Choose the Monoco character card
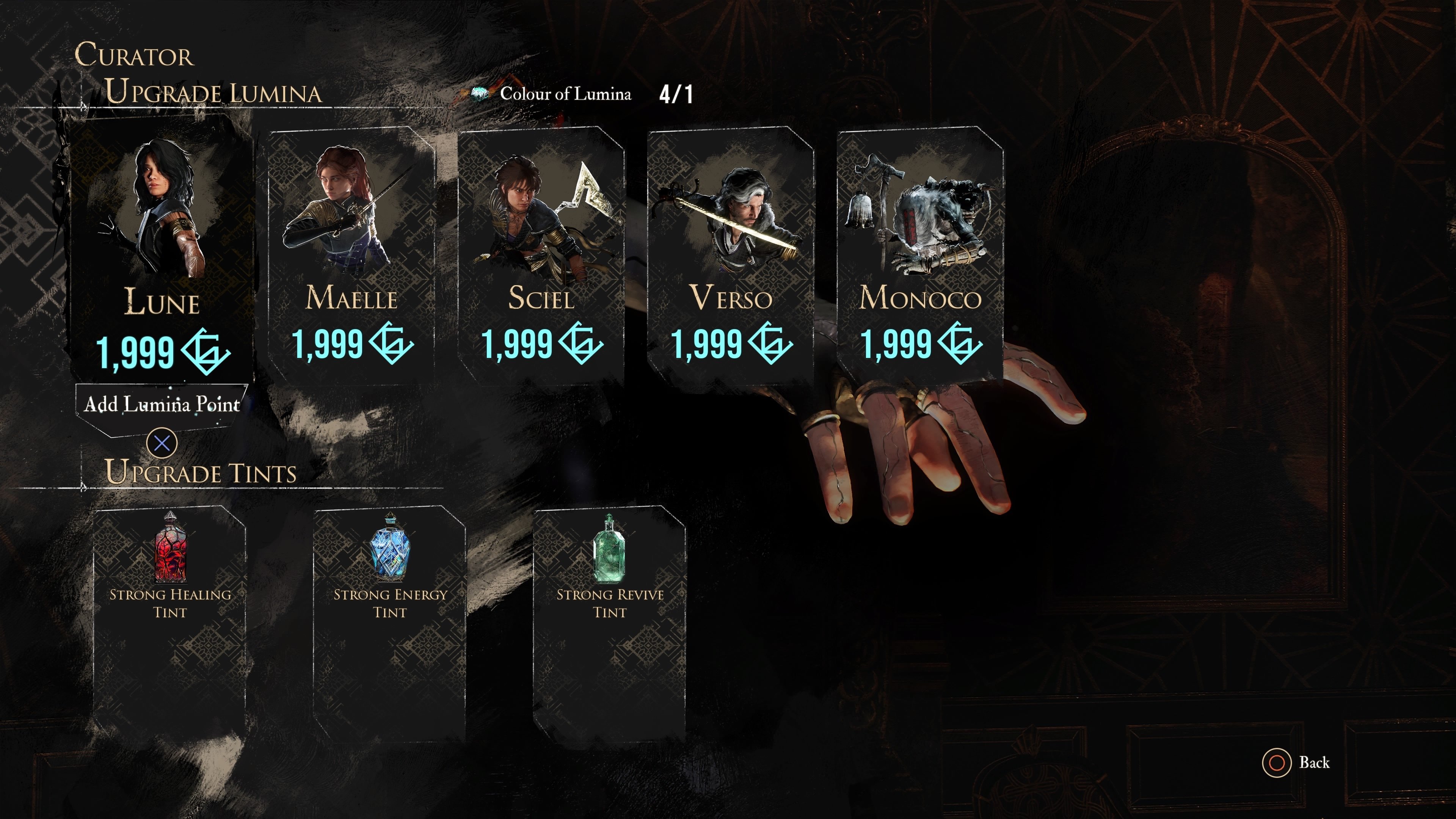 pos(920,254)
